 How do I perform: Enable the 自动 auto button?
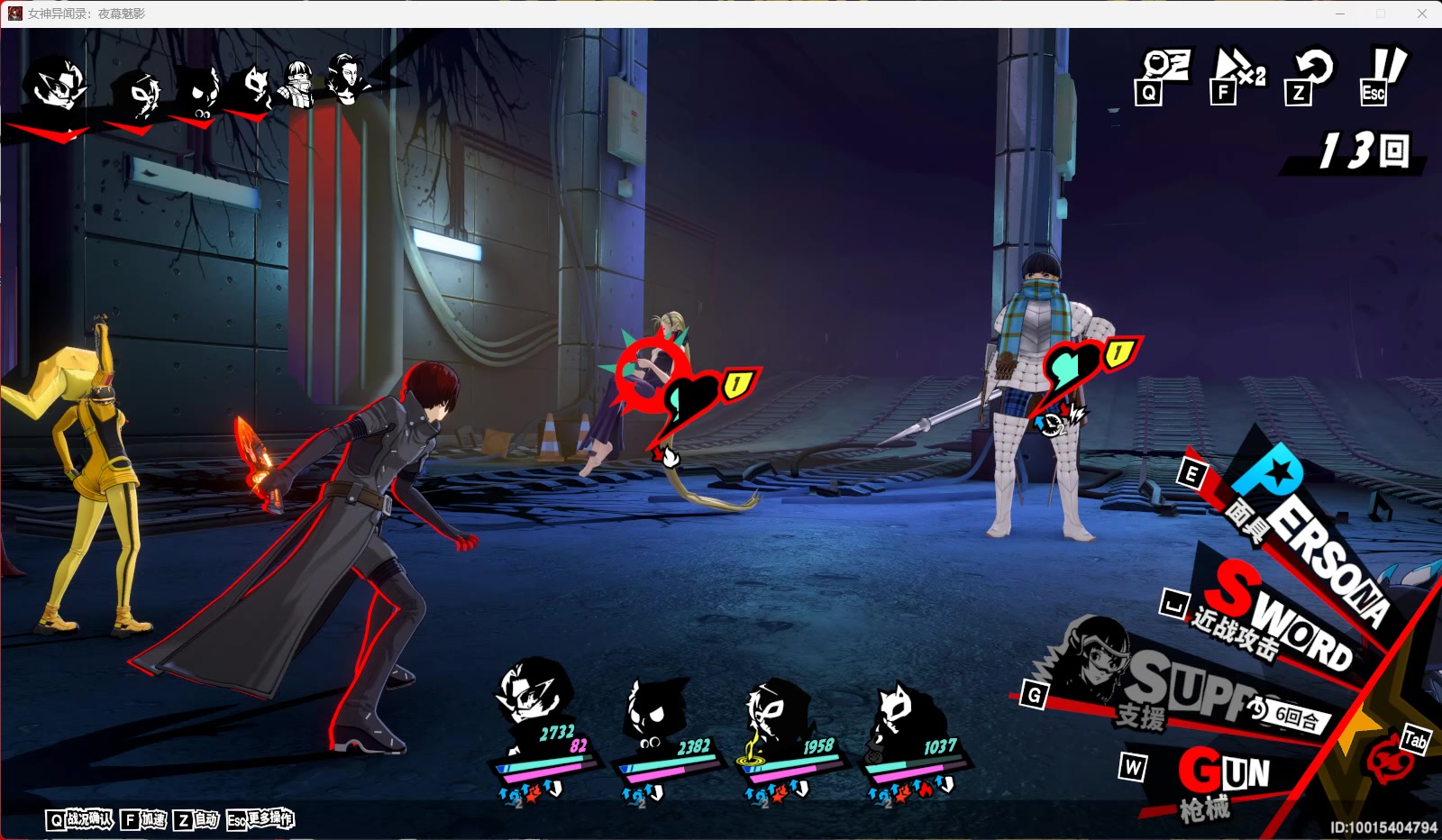pyautogui.click(x=197, y=819)
